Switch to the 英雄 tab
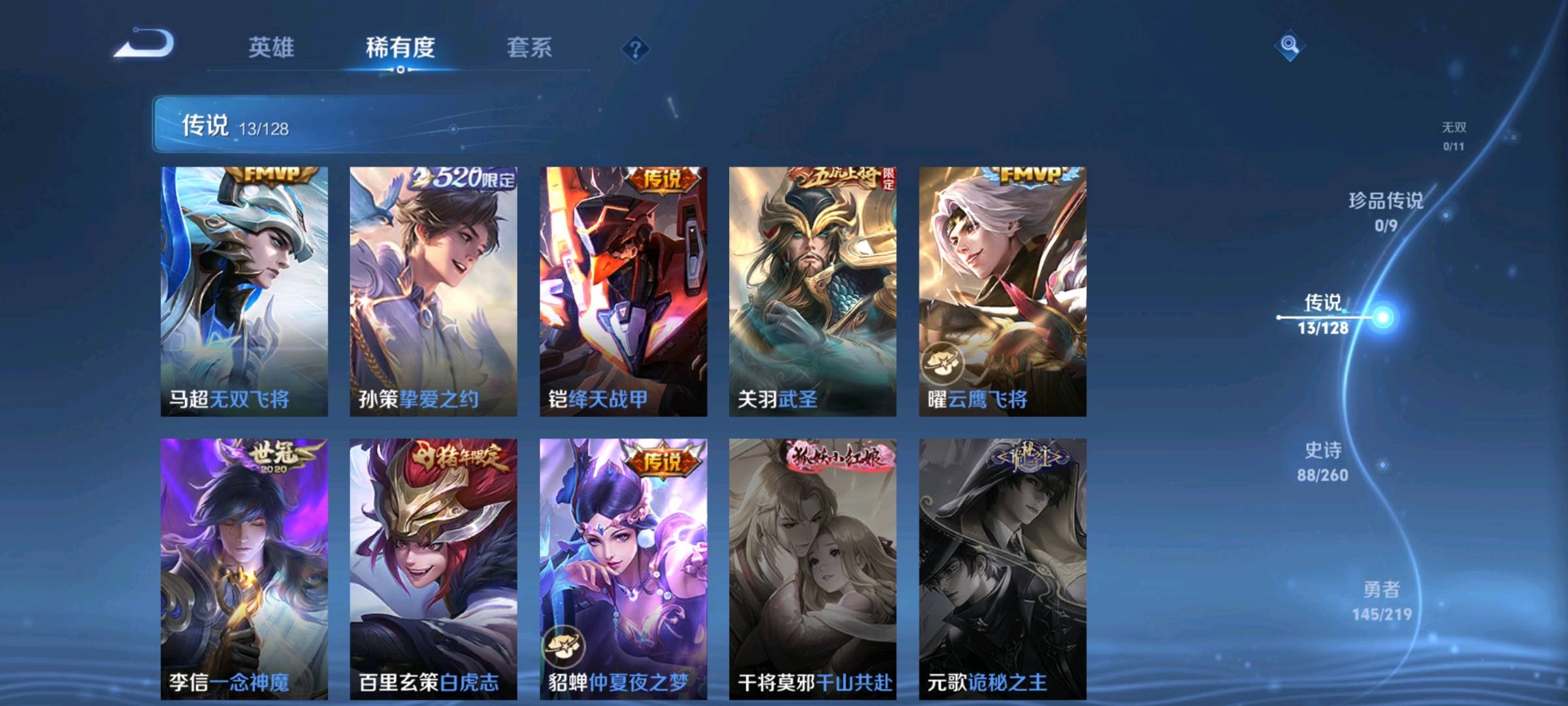Screen dimensions: 1568x706 pos(271,48)
